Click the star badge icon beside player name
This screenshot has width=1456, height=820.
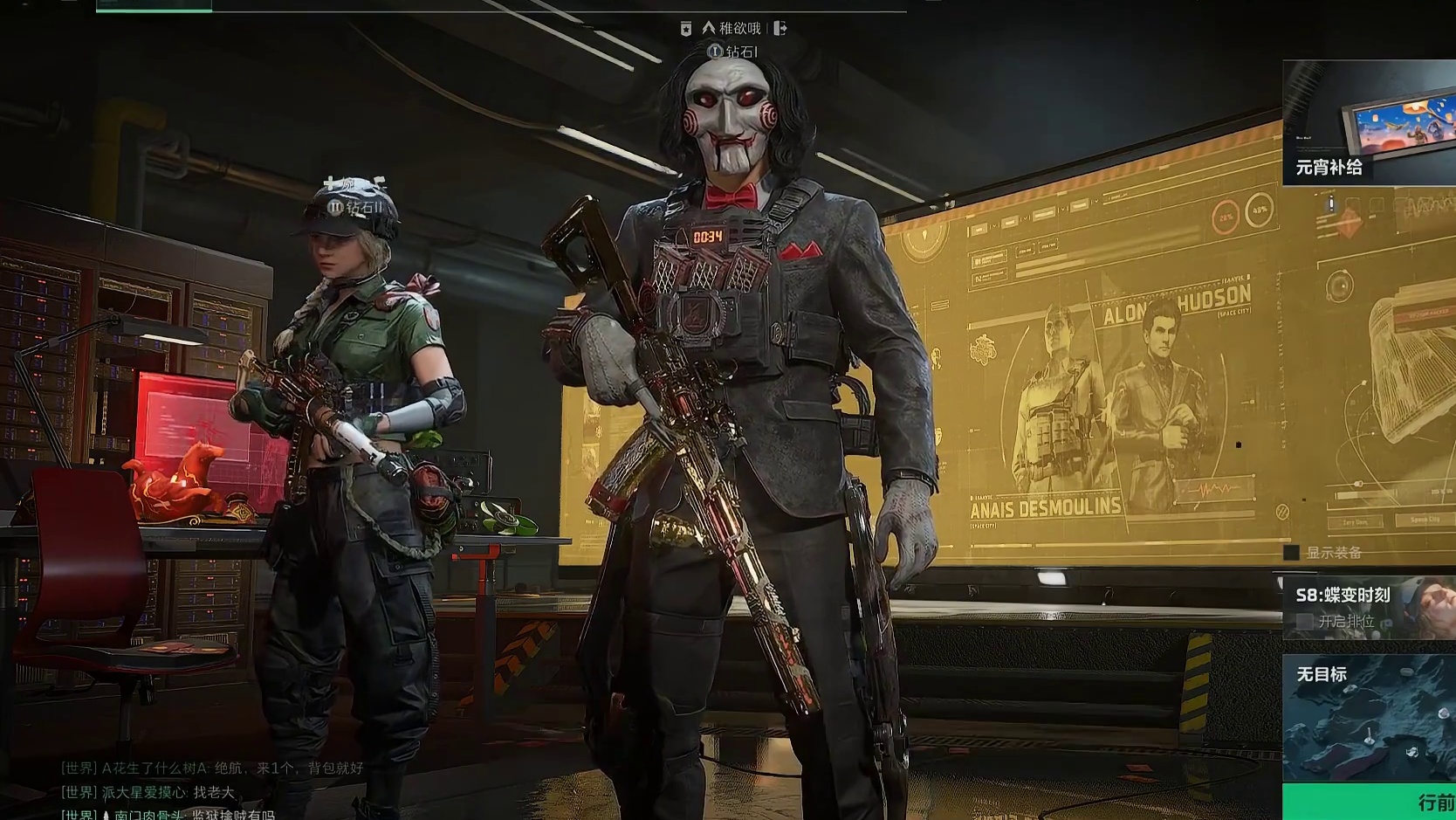pyautogui.click(x=686, y=30)
